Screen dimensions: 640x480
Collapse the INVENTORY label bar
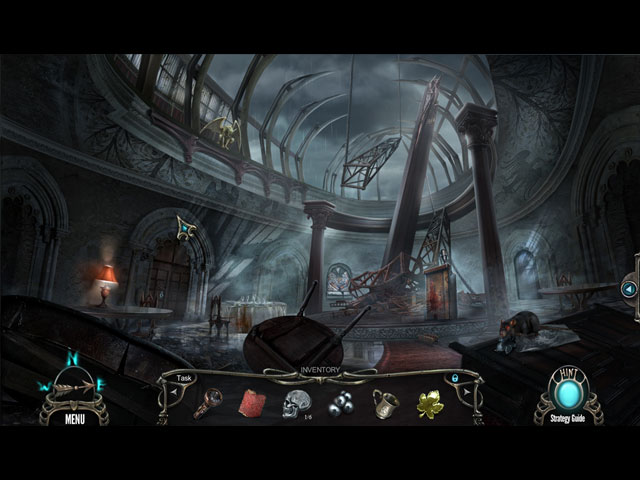tap(321, 370)
